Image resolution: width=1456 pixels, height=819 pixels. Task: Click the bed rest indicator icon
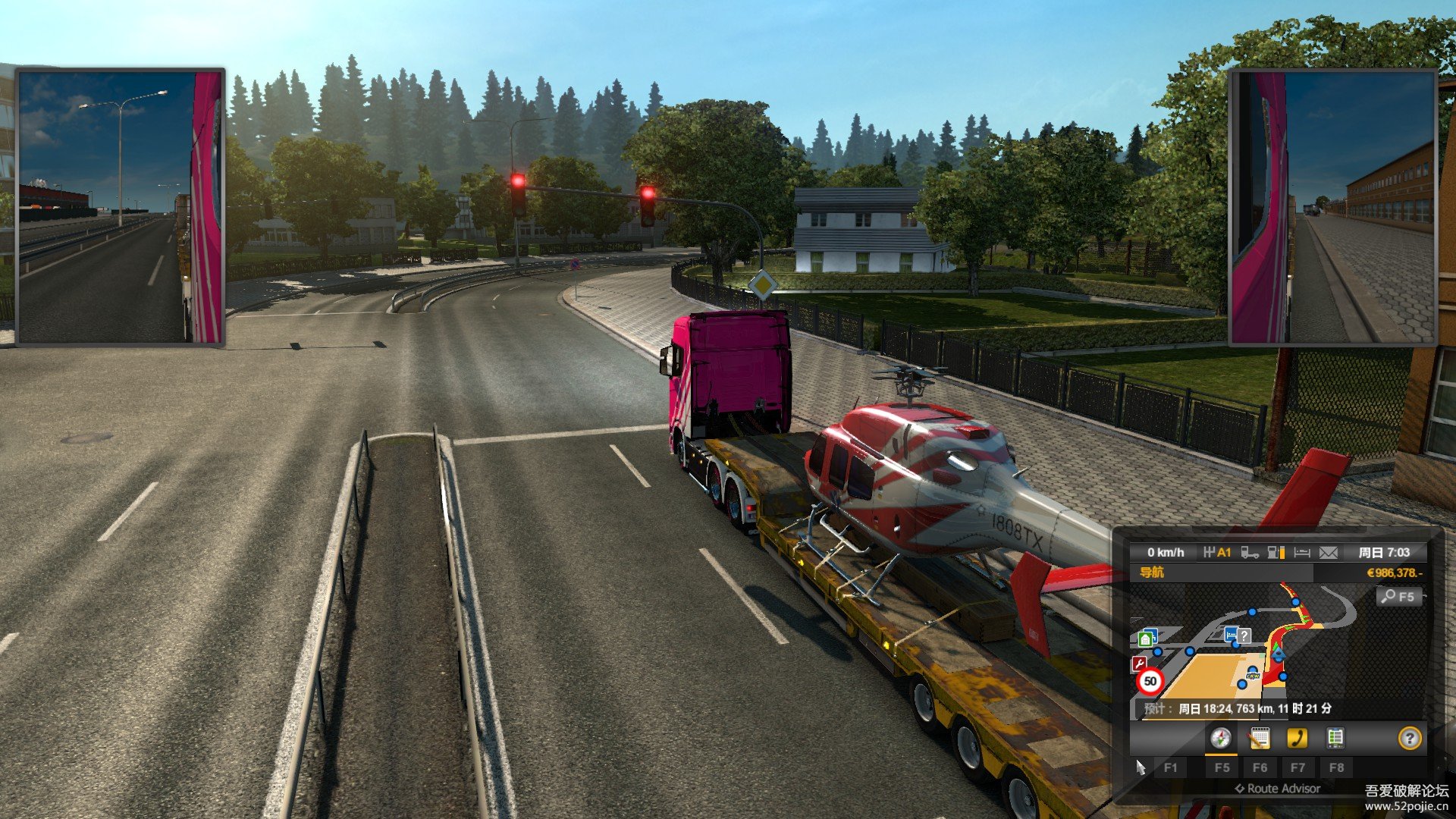coord(1302,553)
